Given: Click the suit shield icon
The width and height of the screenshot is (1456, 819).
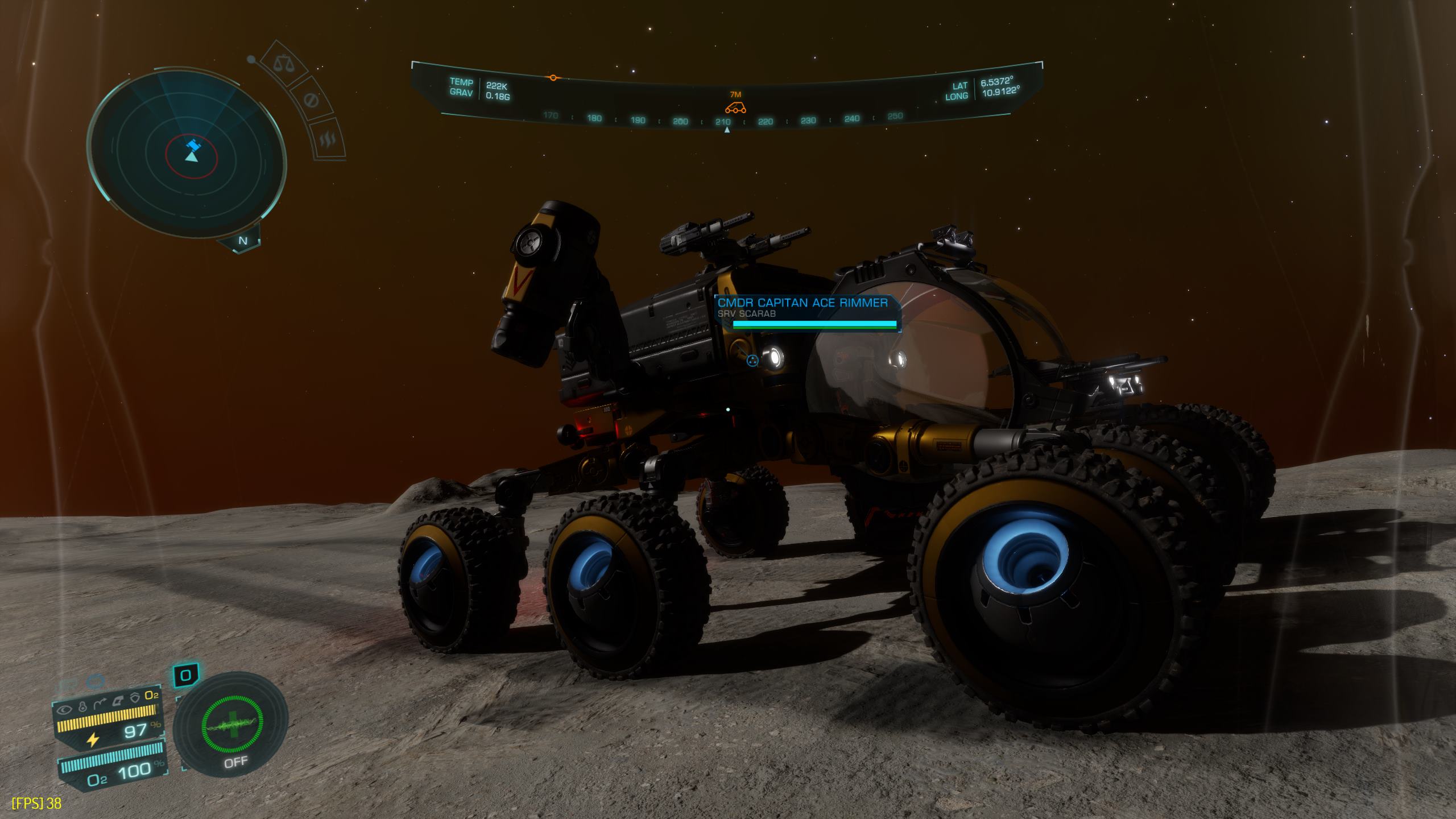Looking at the screenshot, I should click(135, 698).
